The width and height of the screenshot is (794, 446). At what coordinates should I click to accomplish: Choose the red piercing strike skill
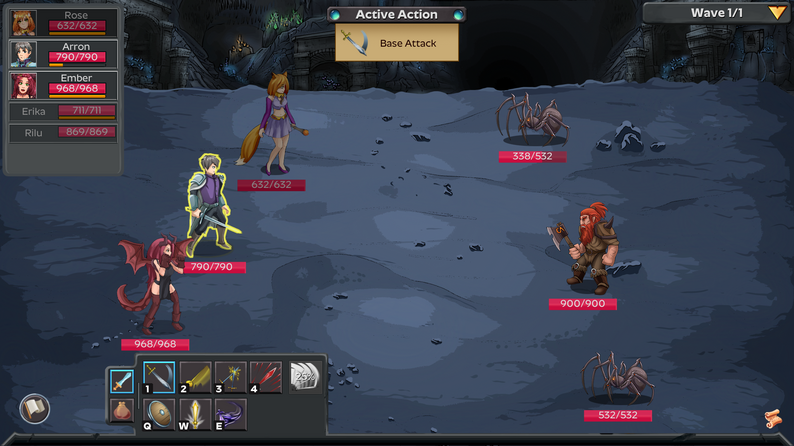[265, 377]
